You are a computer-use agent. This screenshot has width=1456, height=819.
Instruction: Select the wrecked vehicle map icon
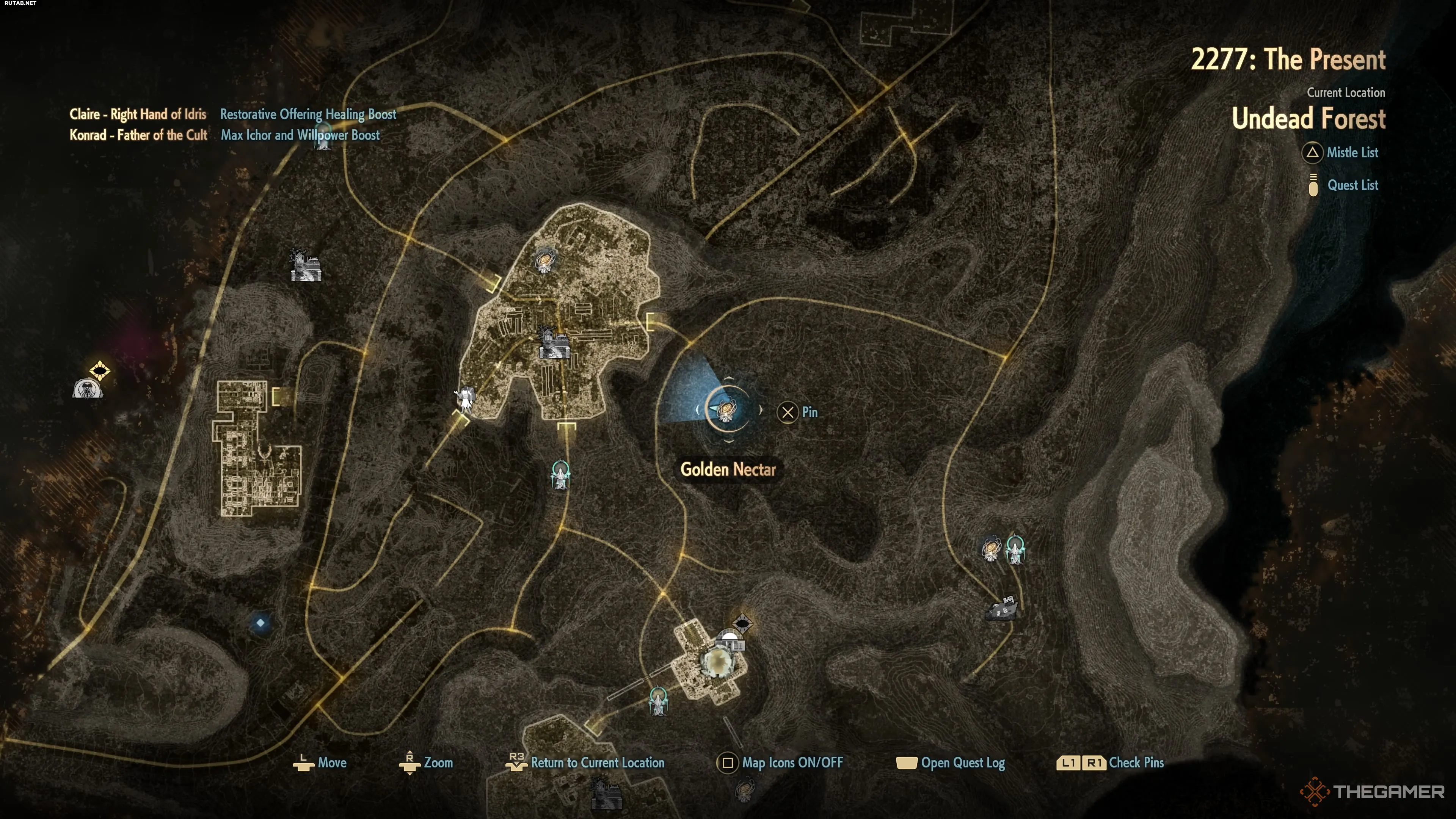[x=1002, y=608]
